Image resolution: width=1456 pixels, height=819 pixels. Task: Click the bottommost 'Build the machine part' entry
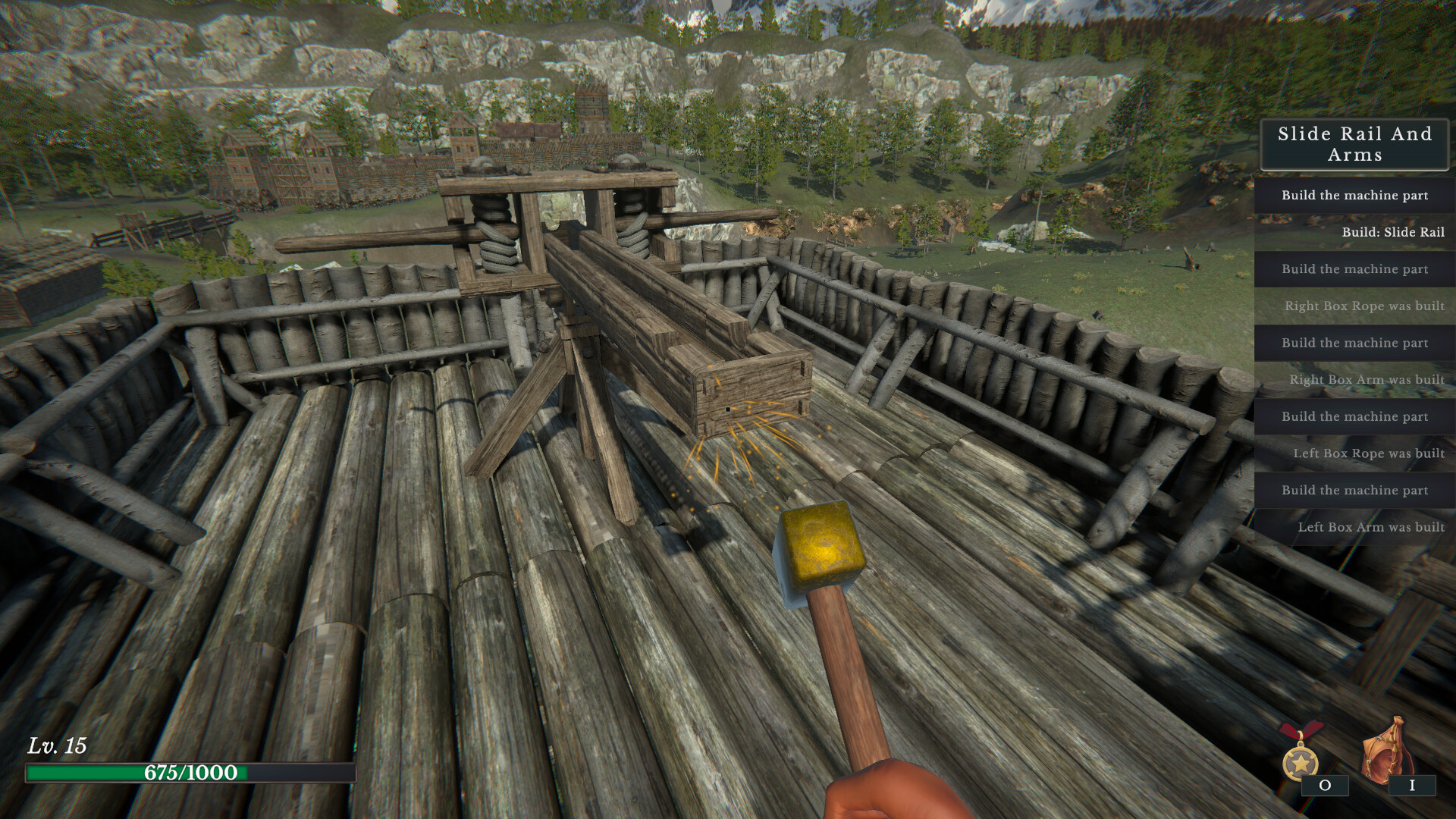tap(1354, 490)
